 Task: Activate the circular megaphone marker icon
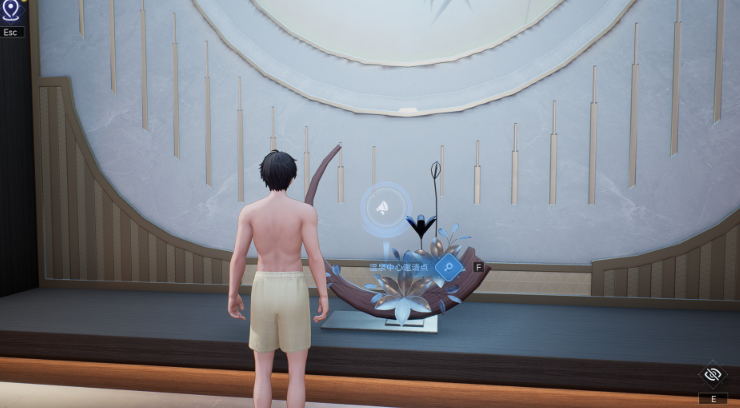click(383, 208)
